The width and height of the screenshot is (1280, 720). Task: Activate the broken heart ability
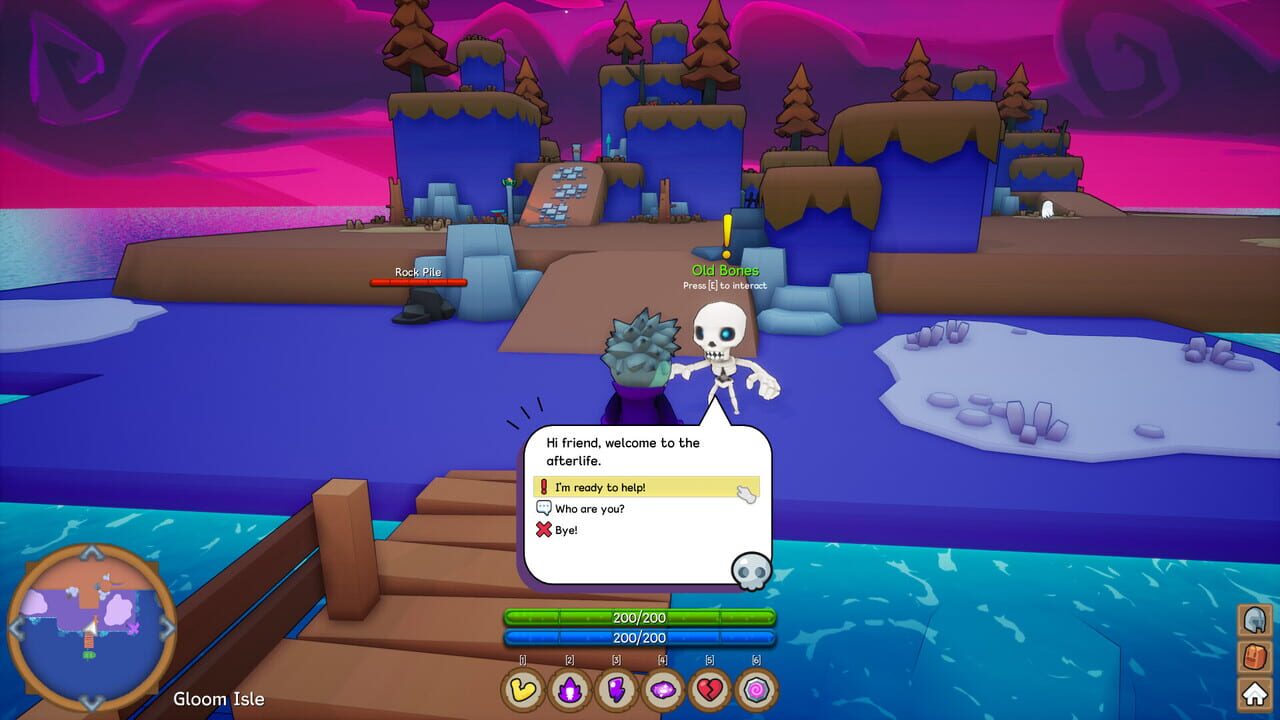click(710, 689)
